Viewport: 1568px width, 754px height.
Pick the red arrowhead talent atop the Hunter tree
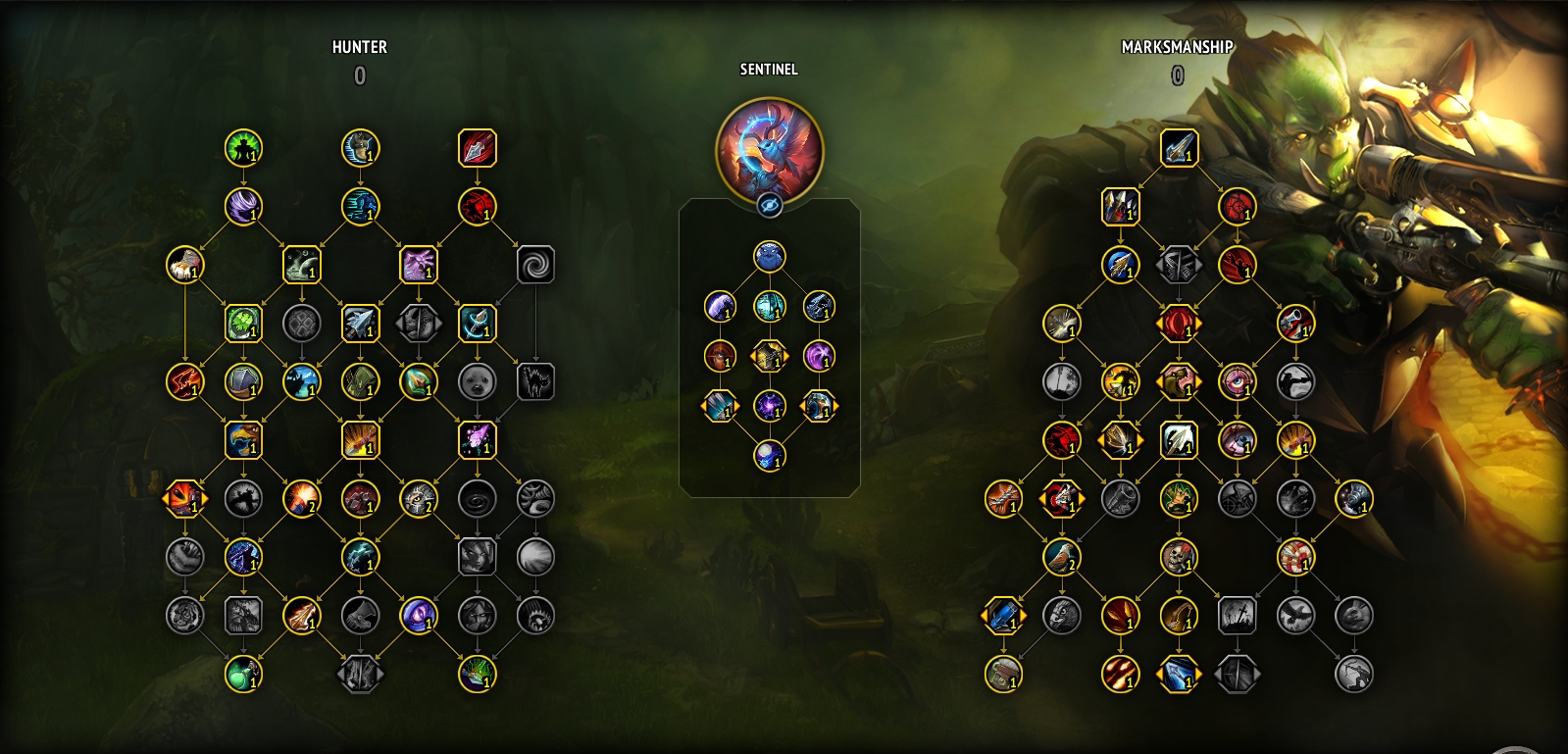click(479, 149)
